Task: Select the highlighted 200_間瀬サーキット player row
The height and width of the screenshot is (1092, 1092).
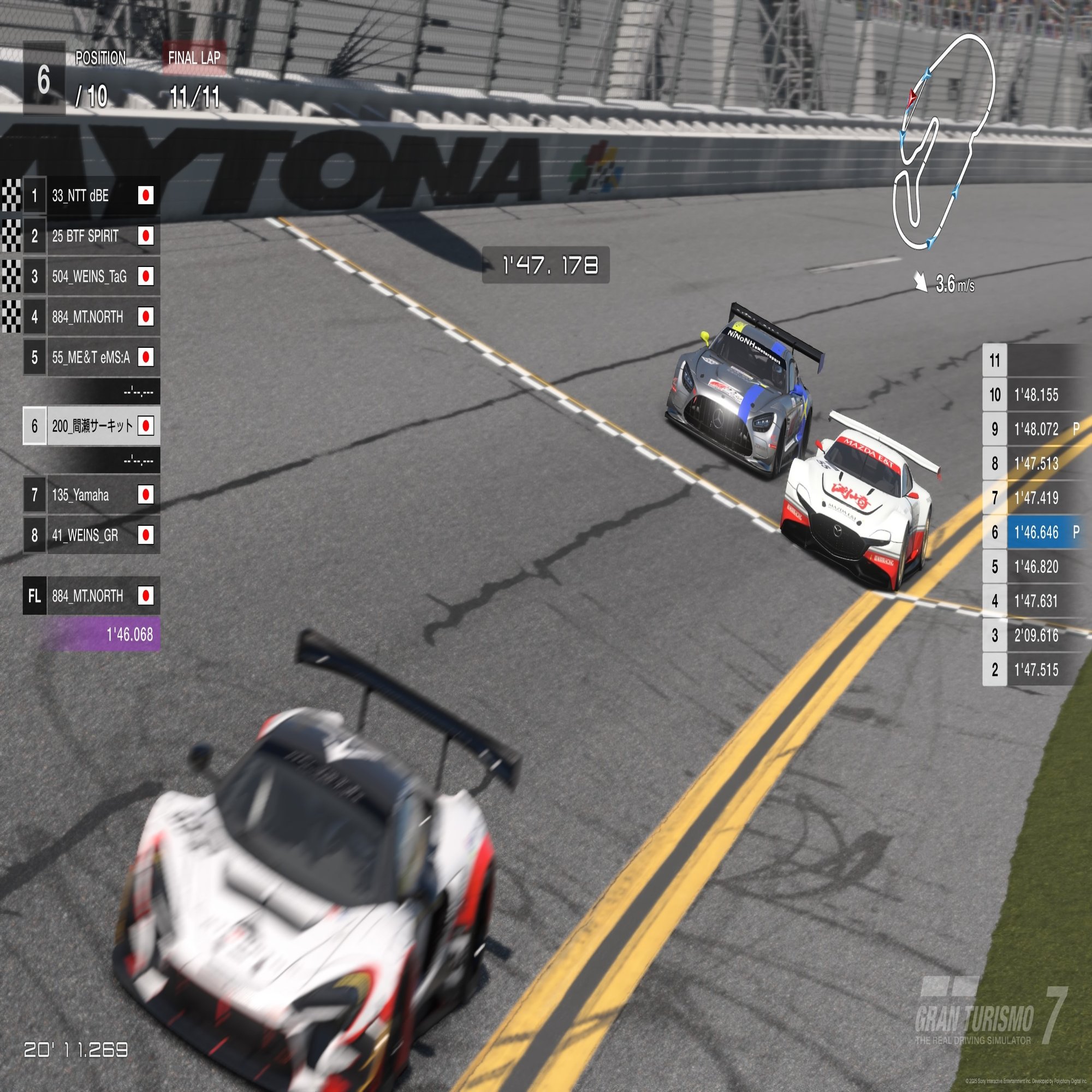Action: coord(92,426)
